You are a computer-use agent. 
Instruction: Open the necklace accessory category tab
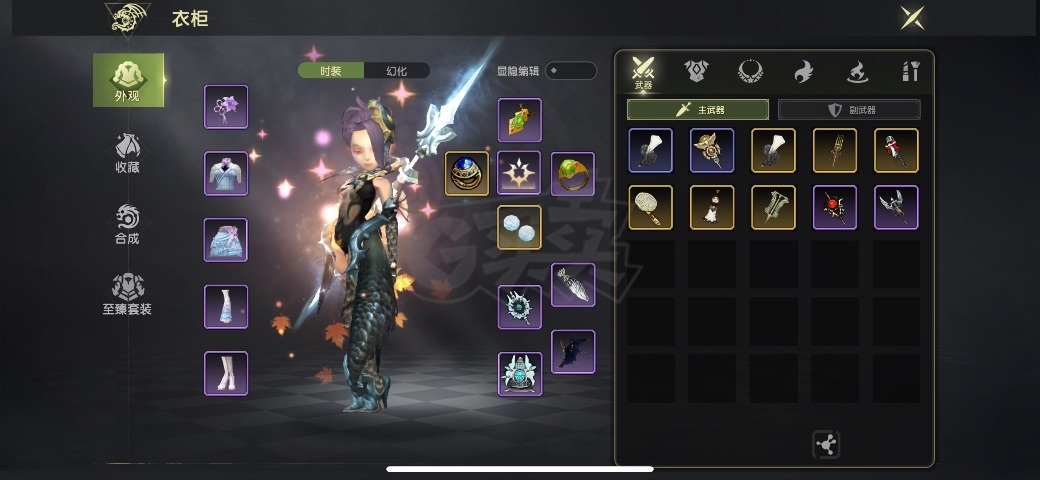coord(750,71)
